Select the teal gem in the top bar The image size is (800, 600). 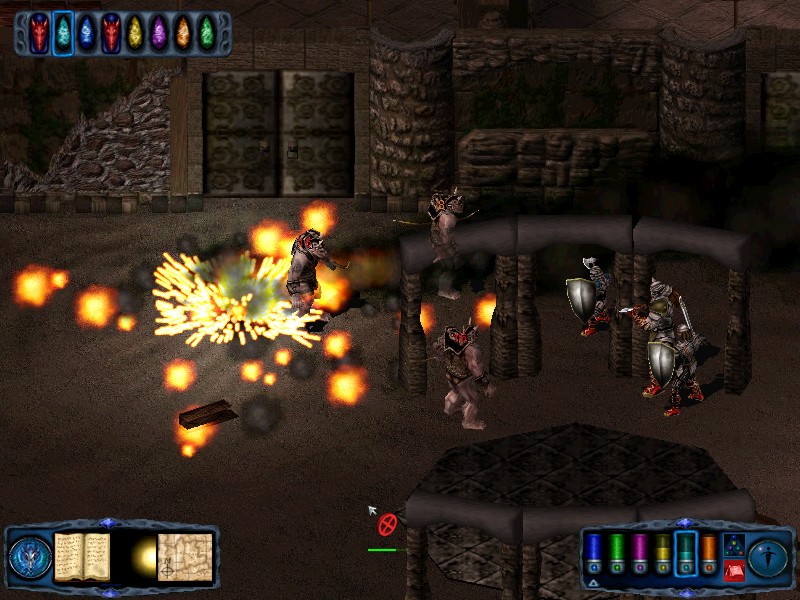63,33
